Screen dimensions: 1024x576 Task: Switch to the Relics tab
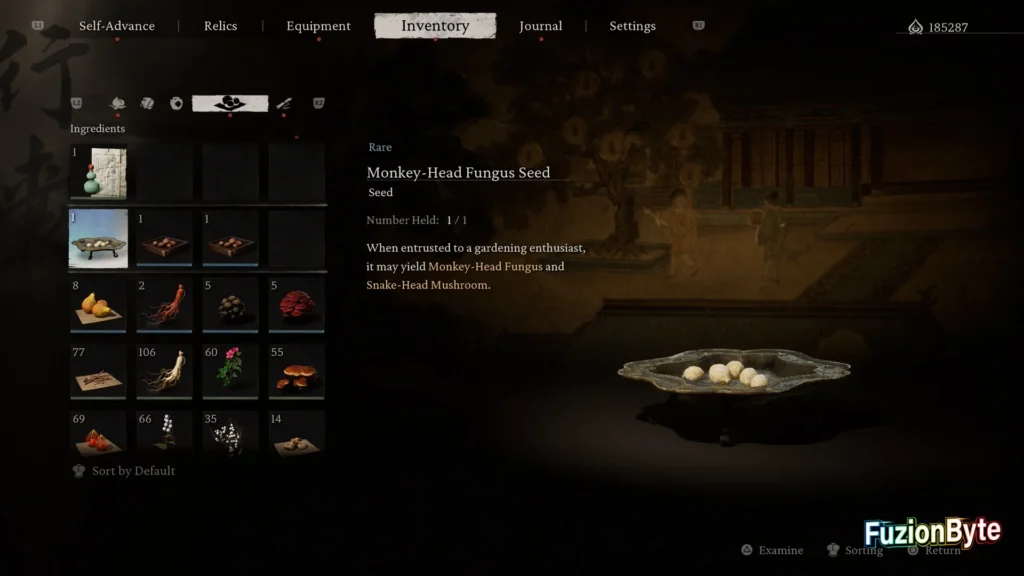pos(220,26)
